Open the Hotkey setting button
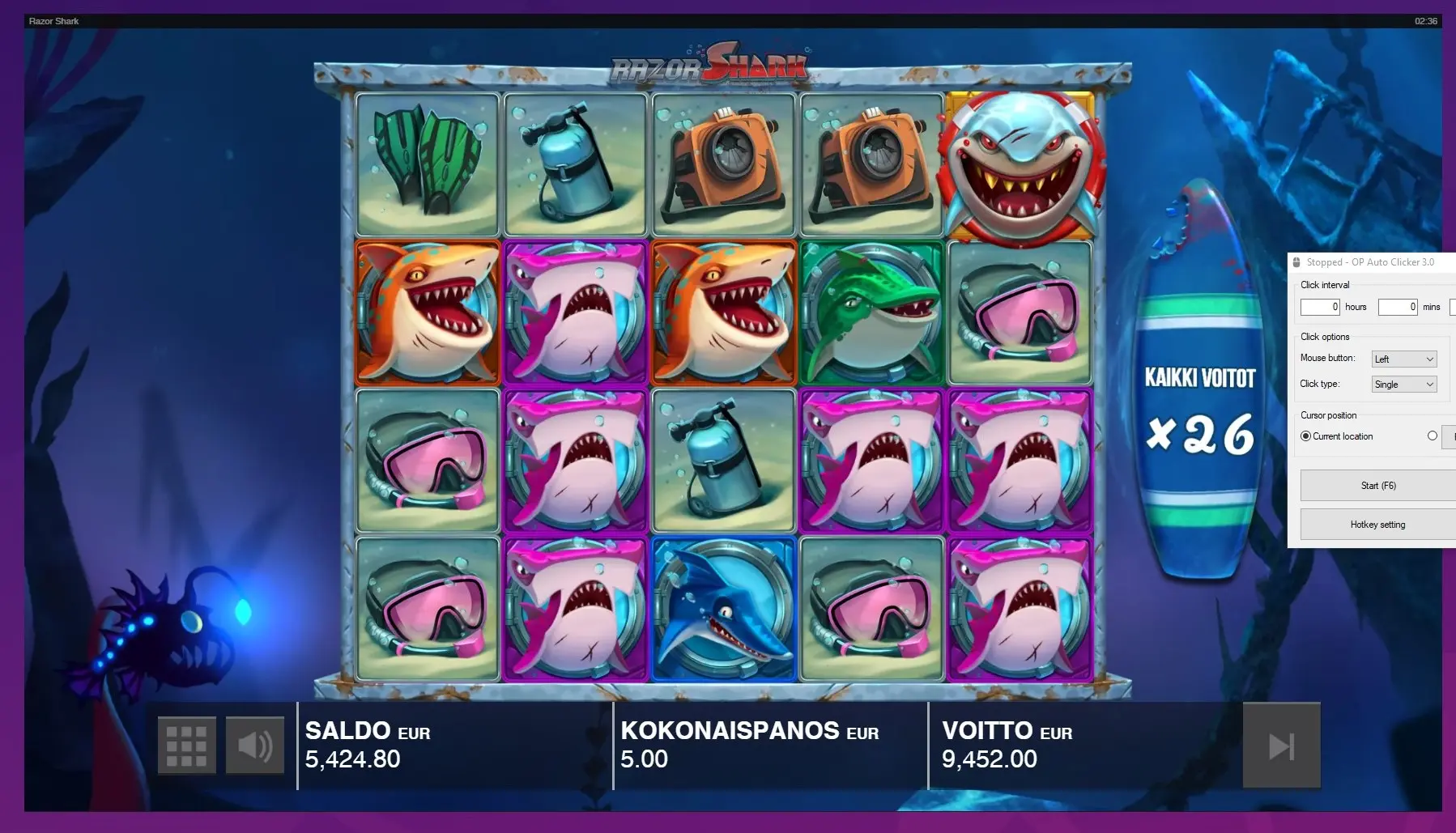The height and width of the screenshot is (833, 1456). tap(1377, 525)
